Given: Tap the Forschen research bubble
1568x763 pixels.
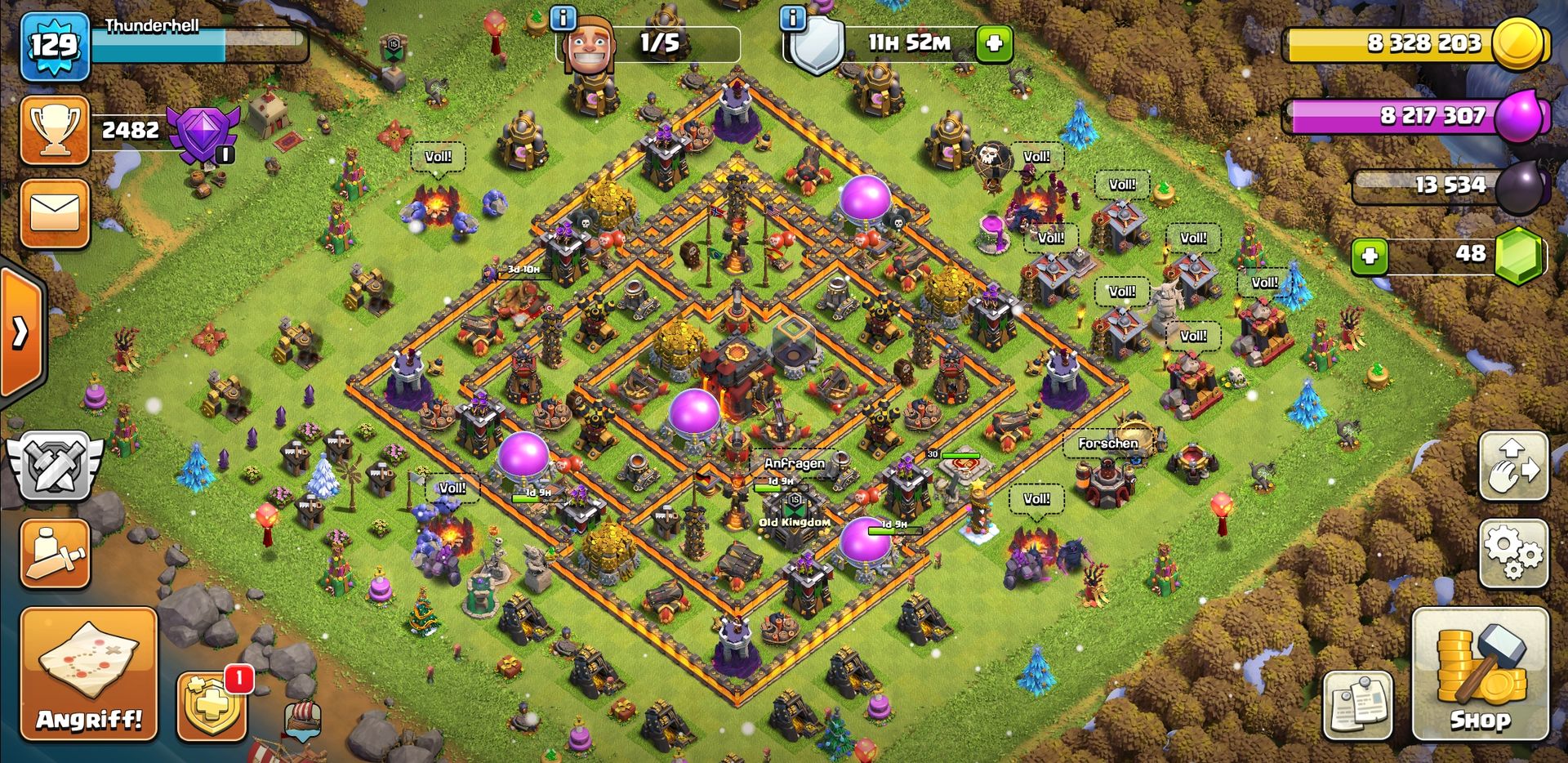Looking at the screenshot, I should [x=1107, y=444].
